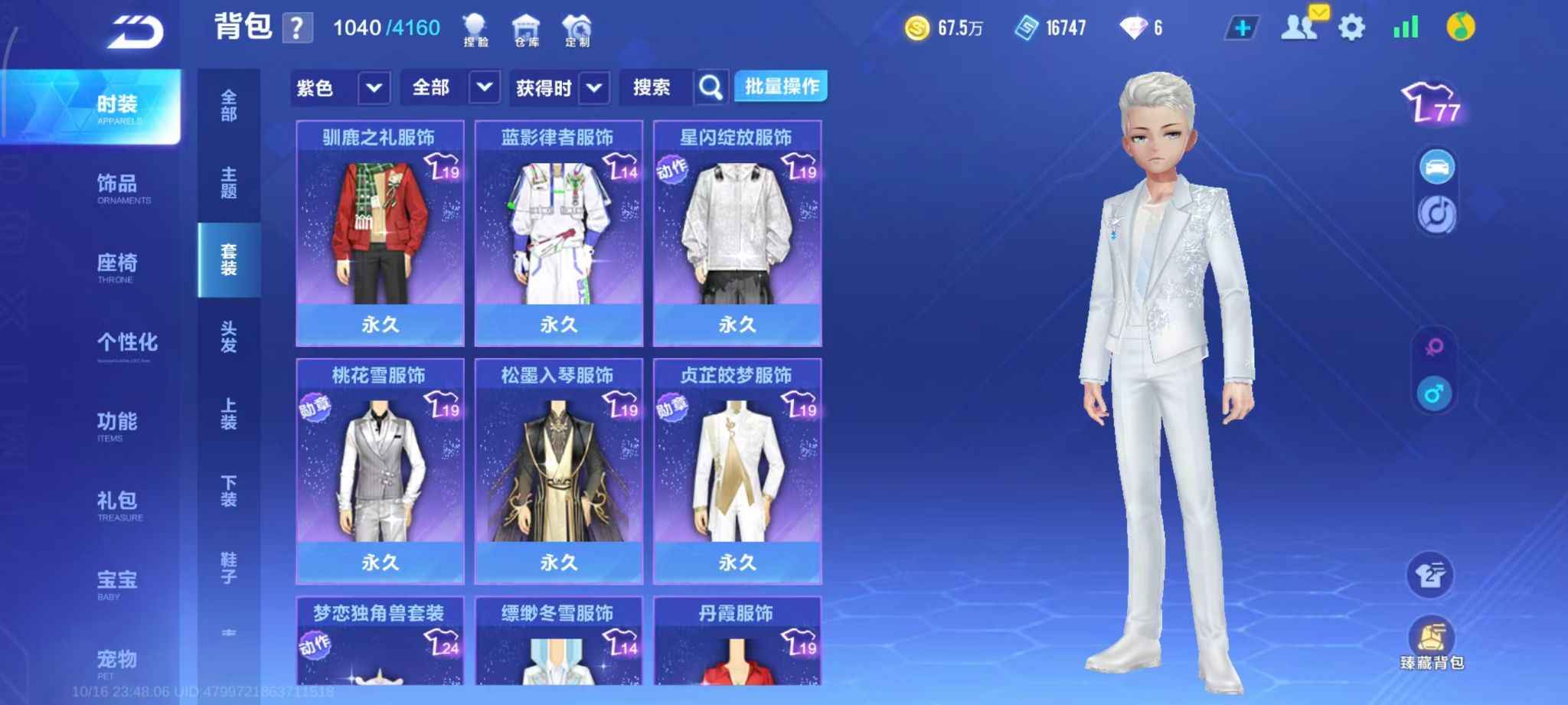Open the 臻藏背包 treasure backpack
This screenshot has height=705, width=1568.
(1432, 643)
